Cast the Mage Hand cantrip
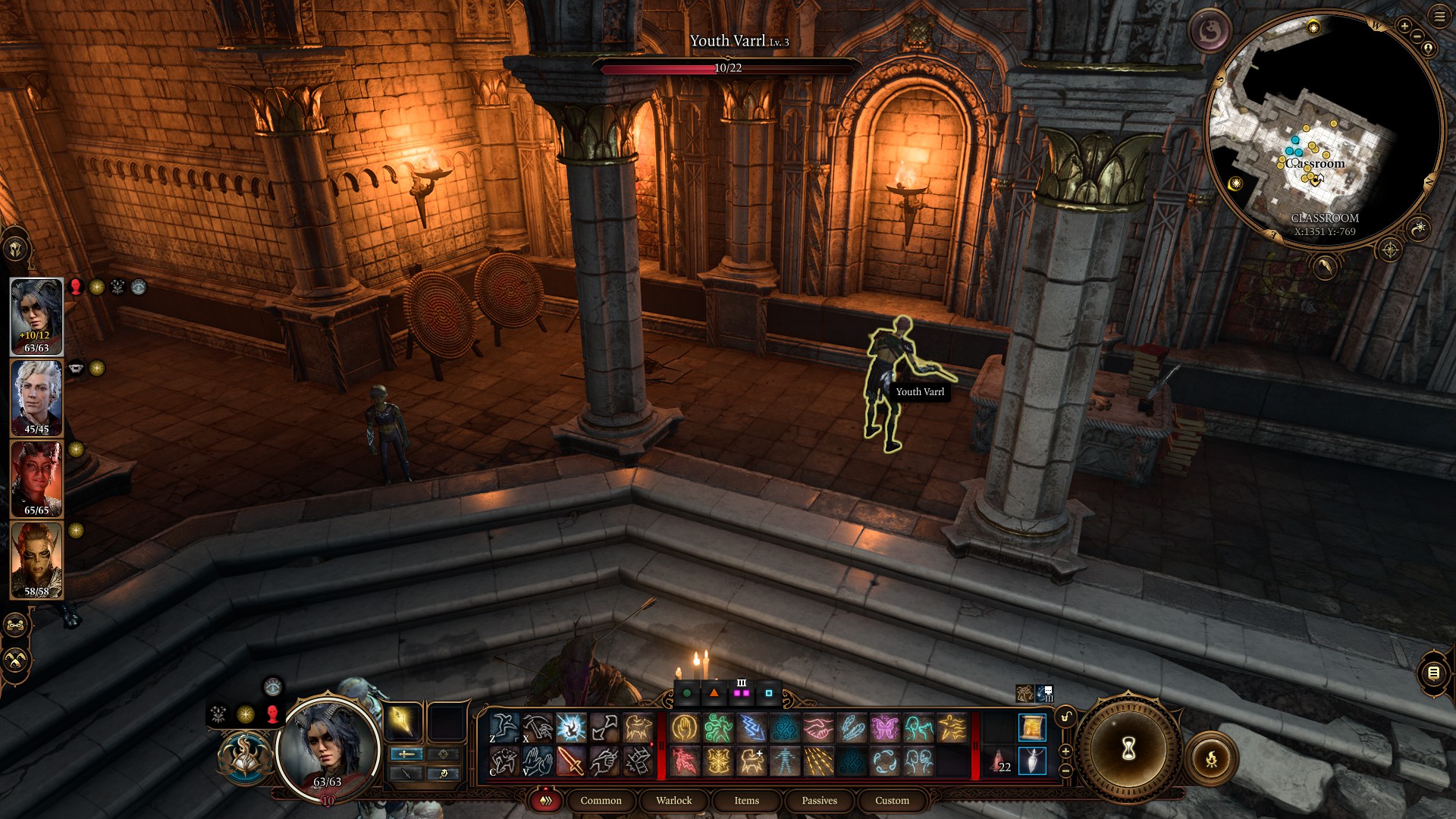This screenshot has height=819, width=1456. tap(684, 726)
